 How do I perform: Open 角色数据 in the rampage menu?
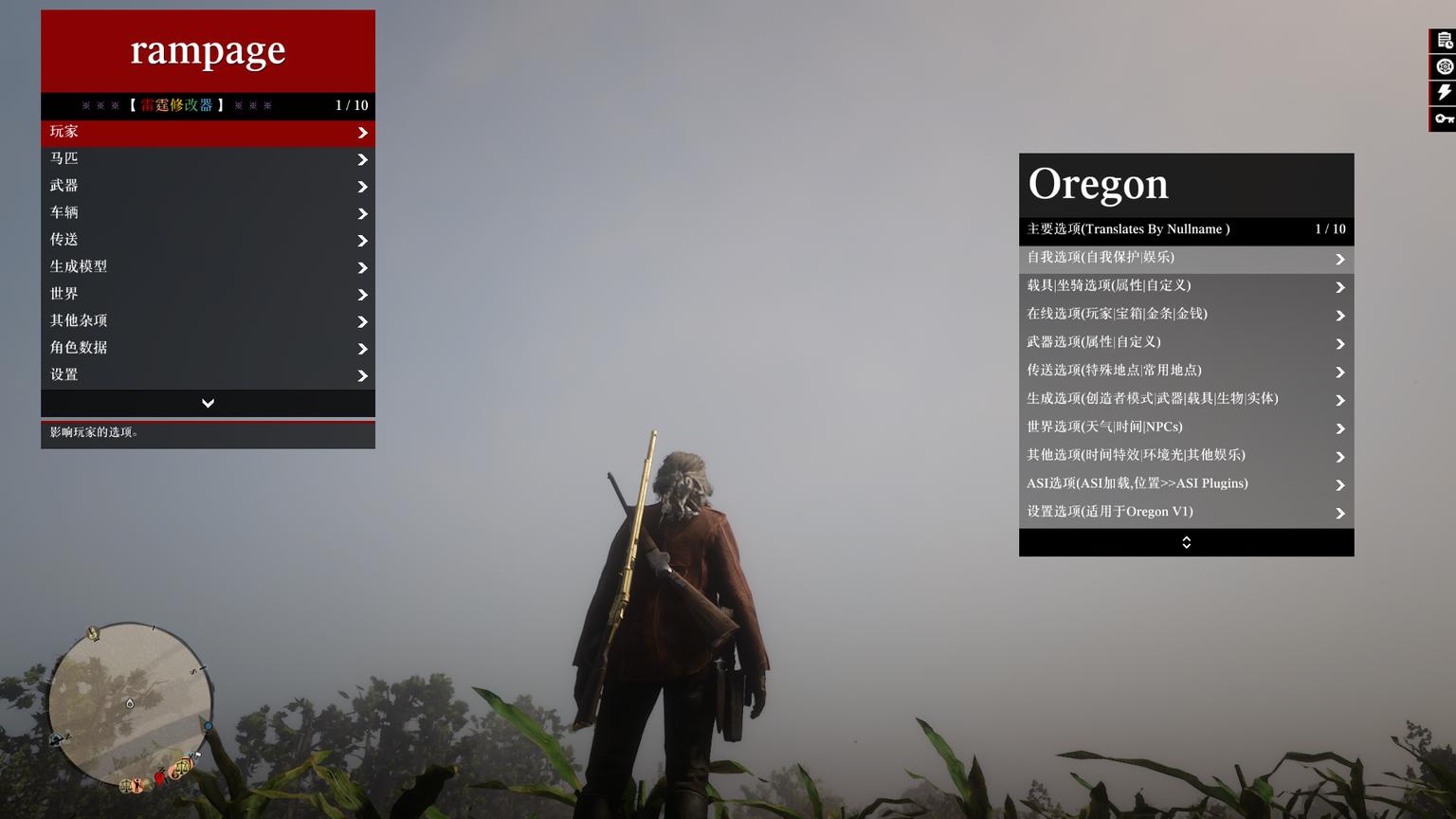click(208, 348)
